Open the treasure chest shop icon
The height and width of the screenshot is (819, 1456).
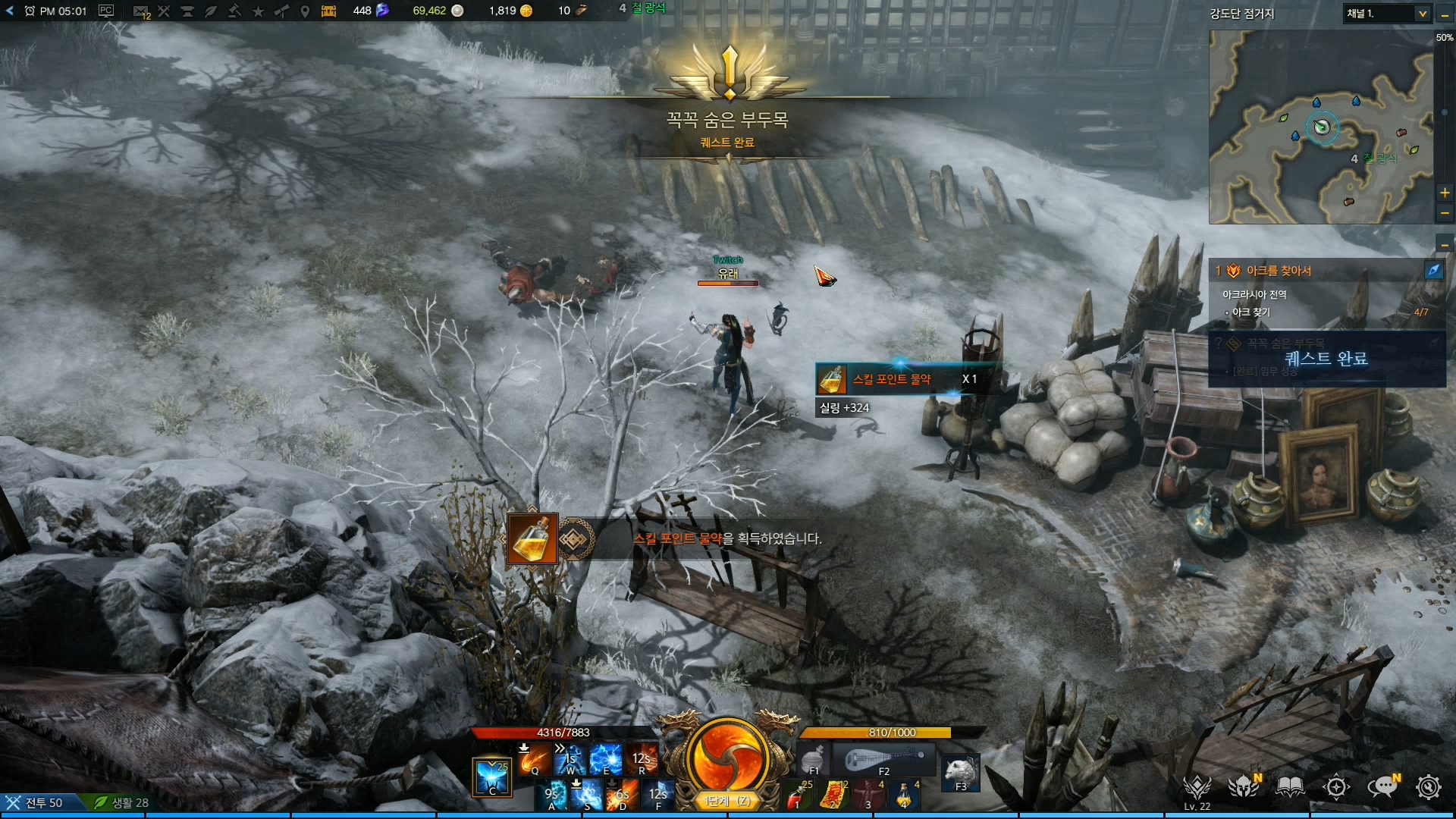click(329, 11)
